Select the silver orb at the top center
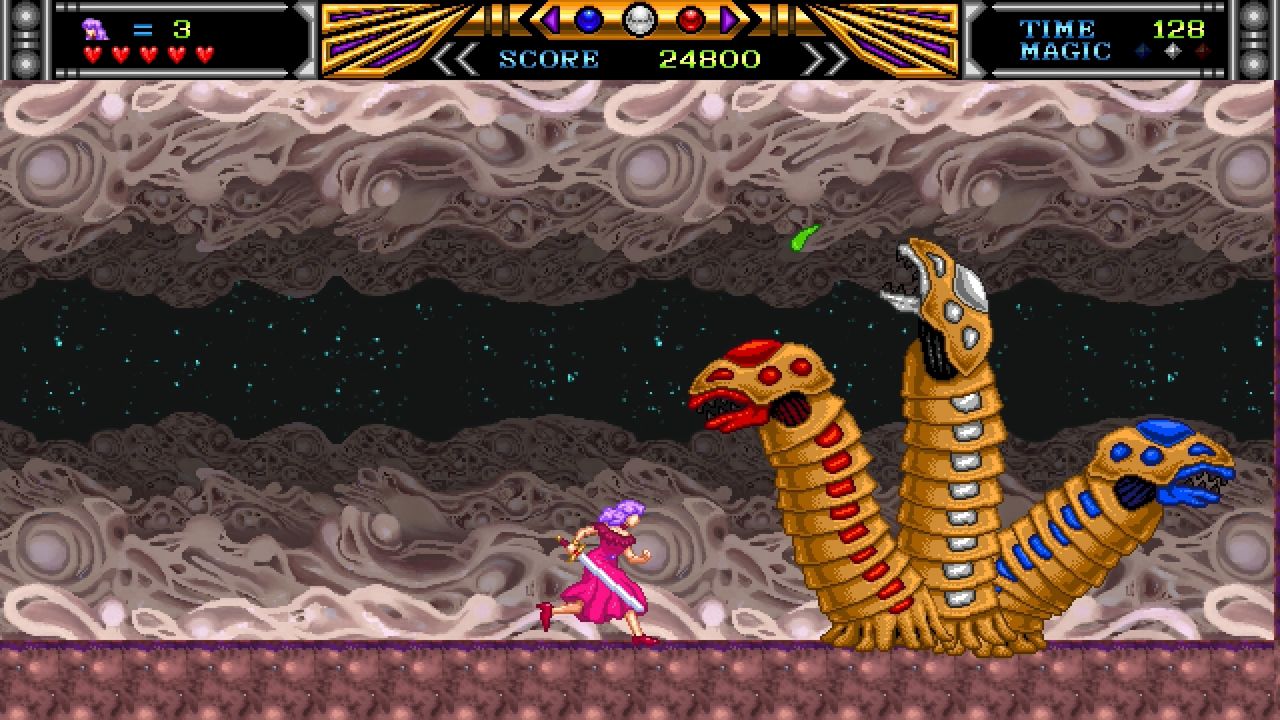 tap(640, 22)
